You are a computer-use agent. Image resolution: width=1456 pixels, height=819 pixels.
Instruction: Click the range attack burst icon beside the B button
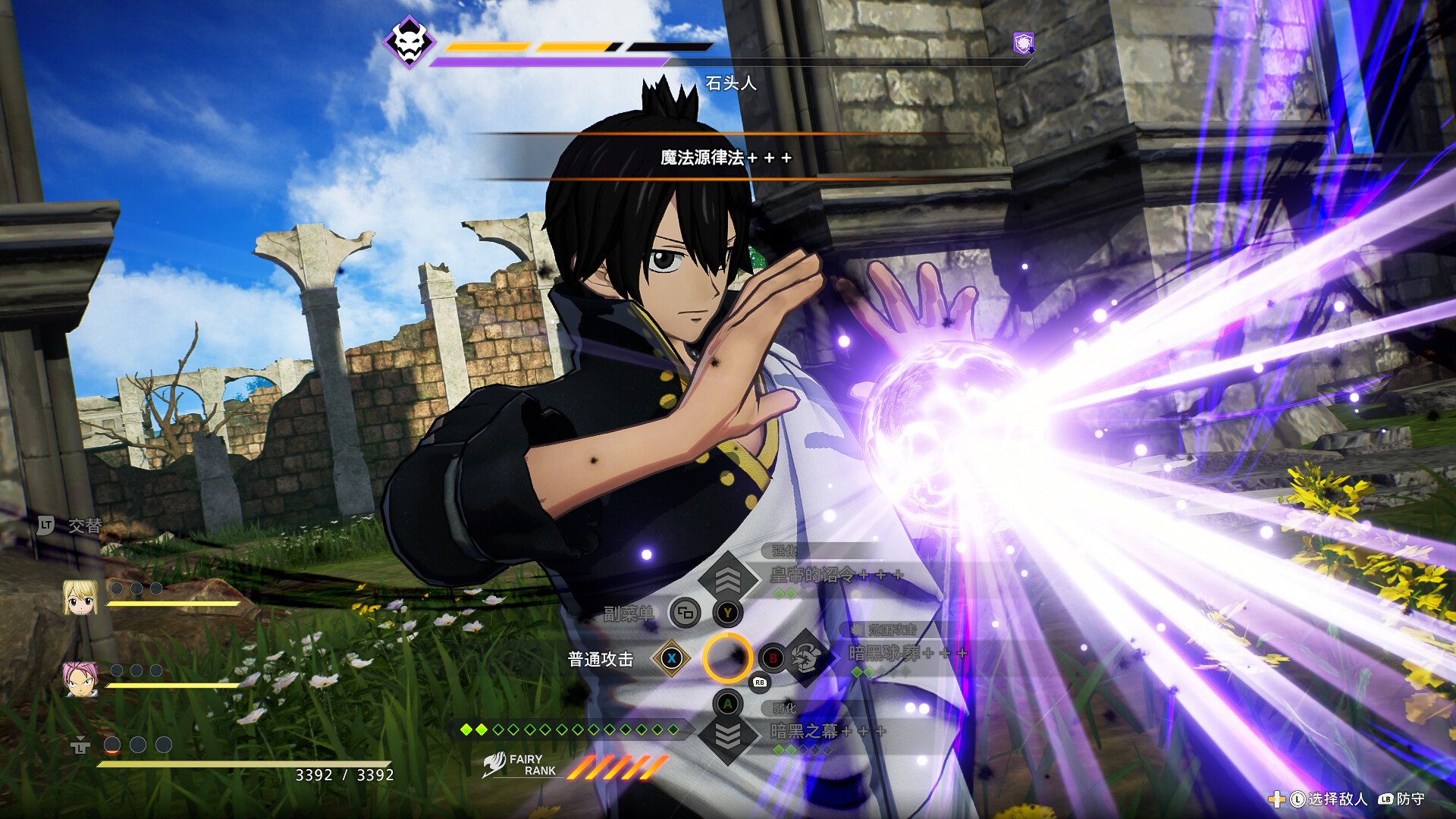point(806,659)
